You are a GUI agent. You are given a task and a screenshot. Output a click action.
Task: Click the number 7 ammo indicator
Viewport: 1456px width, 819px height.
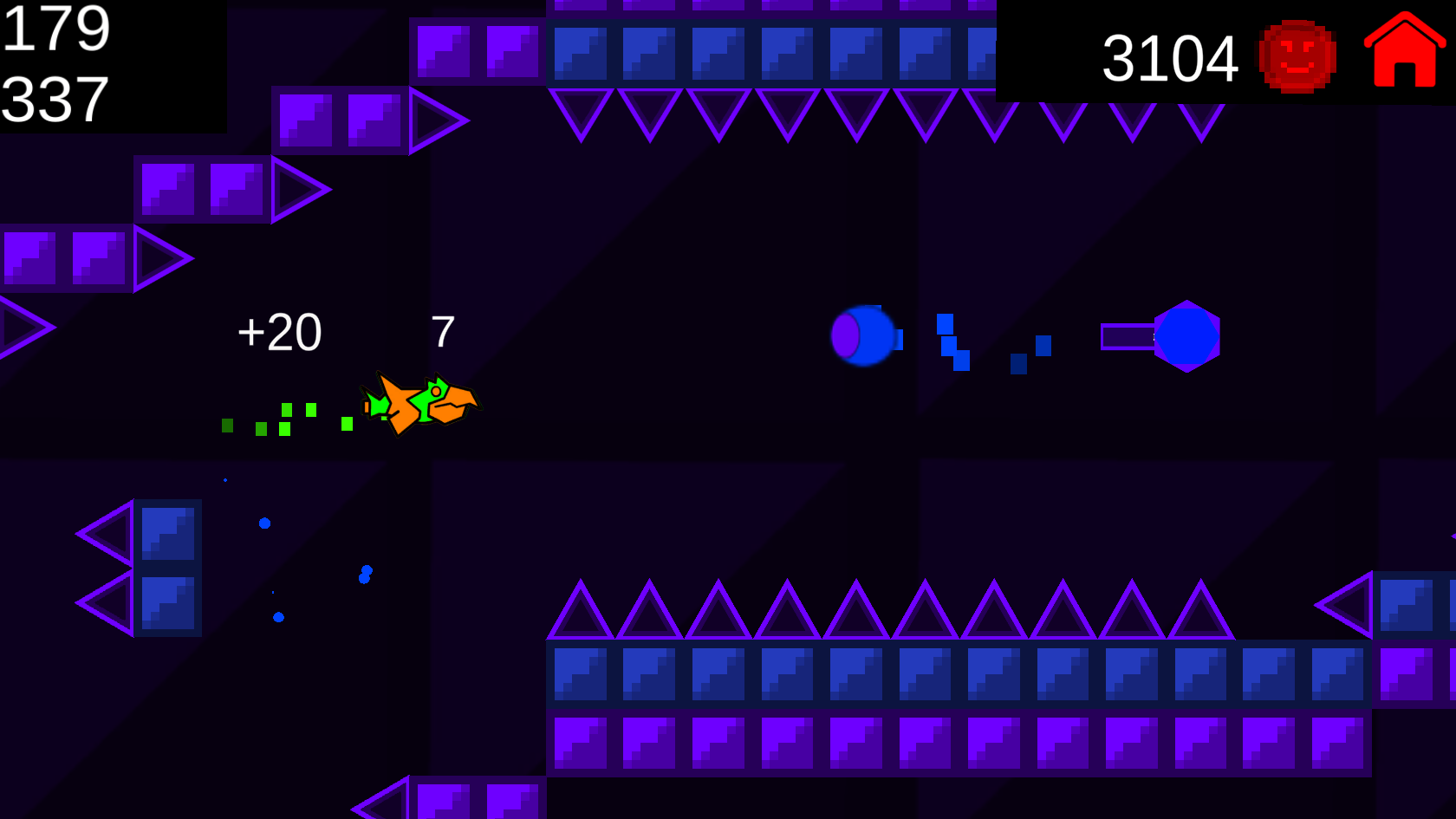coord(444,331)
